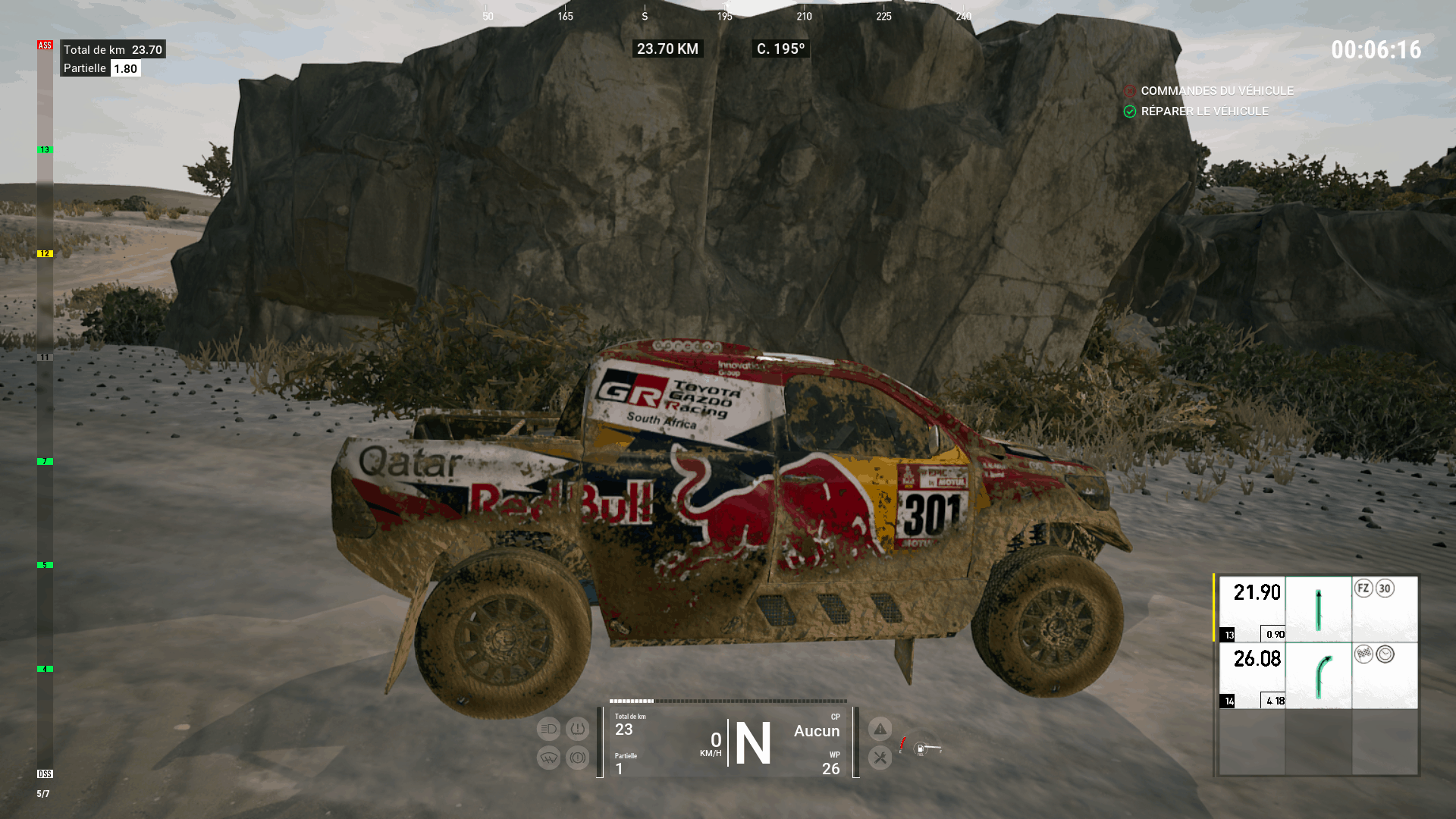Open the Commandes du véhicule option
The height and width of the screenshot is (819, 1456).
(x=1216, y=91)
